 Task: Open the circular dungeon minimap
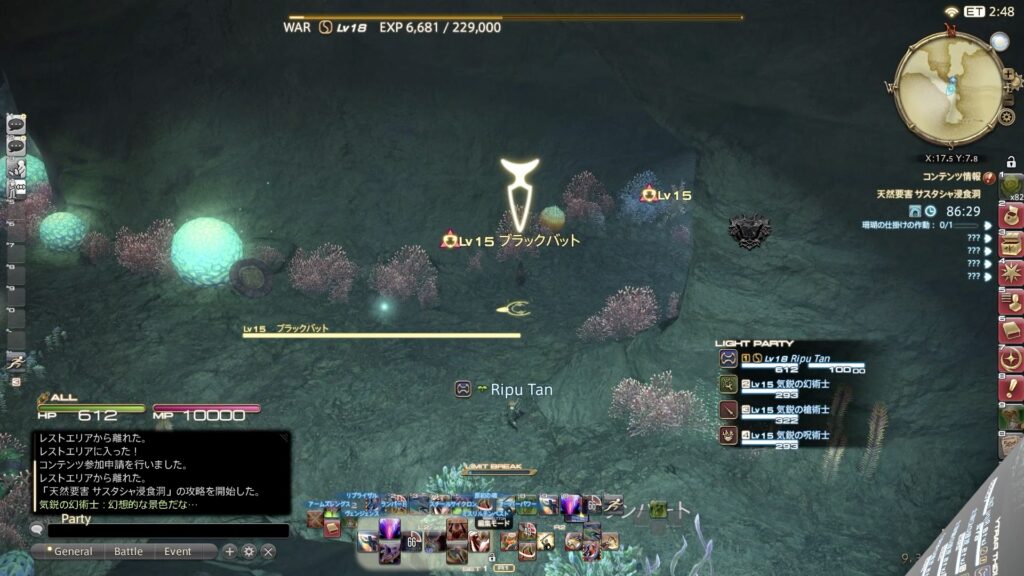pos(947,88)
